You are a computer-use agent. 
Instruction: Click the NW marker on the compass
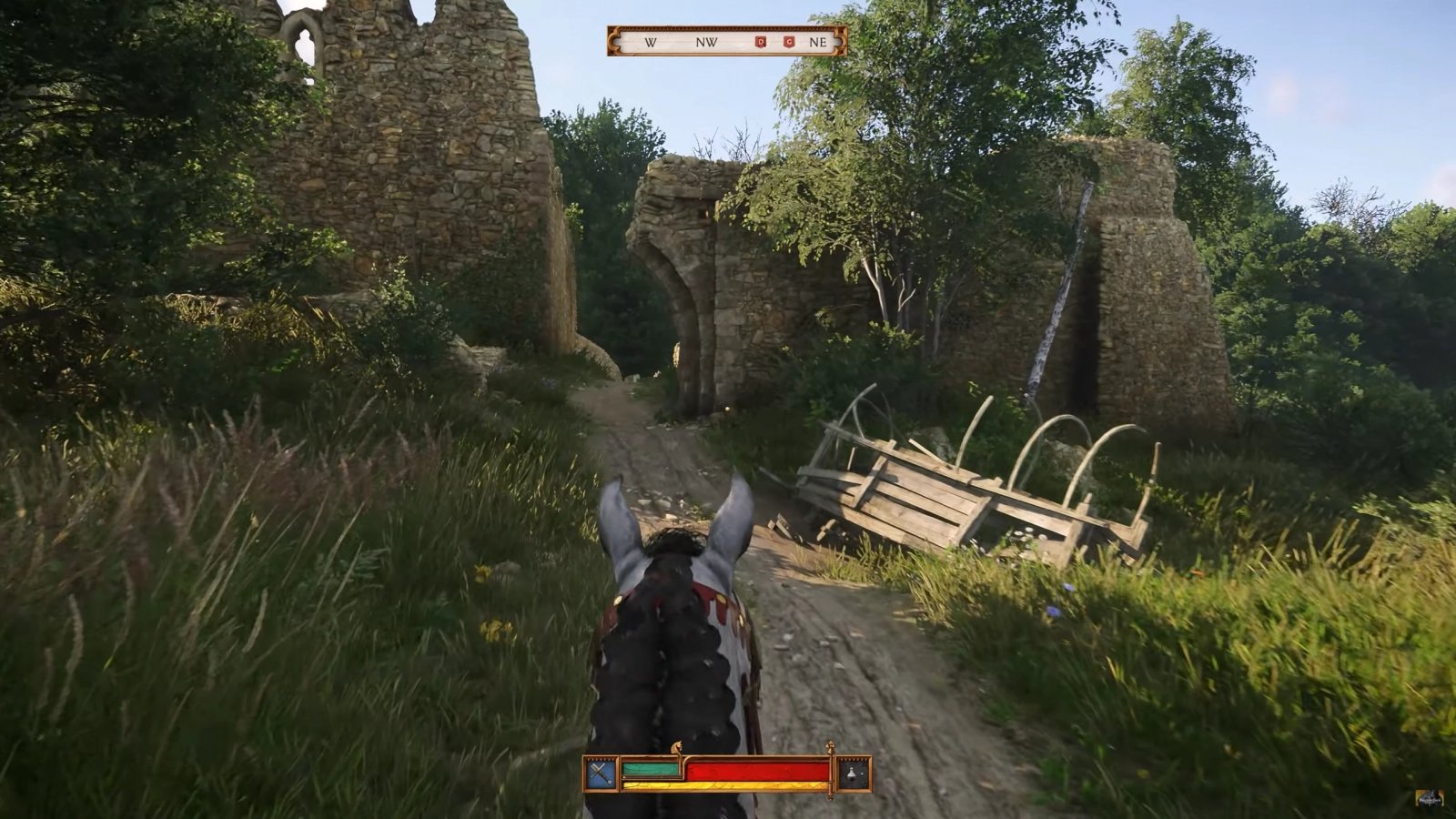[707, 43]
